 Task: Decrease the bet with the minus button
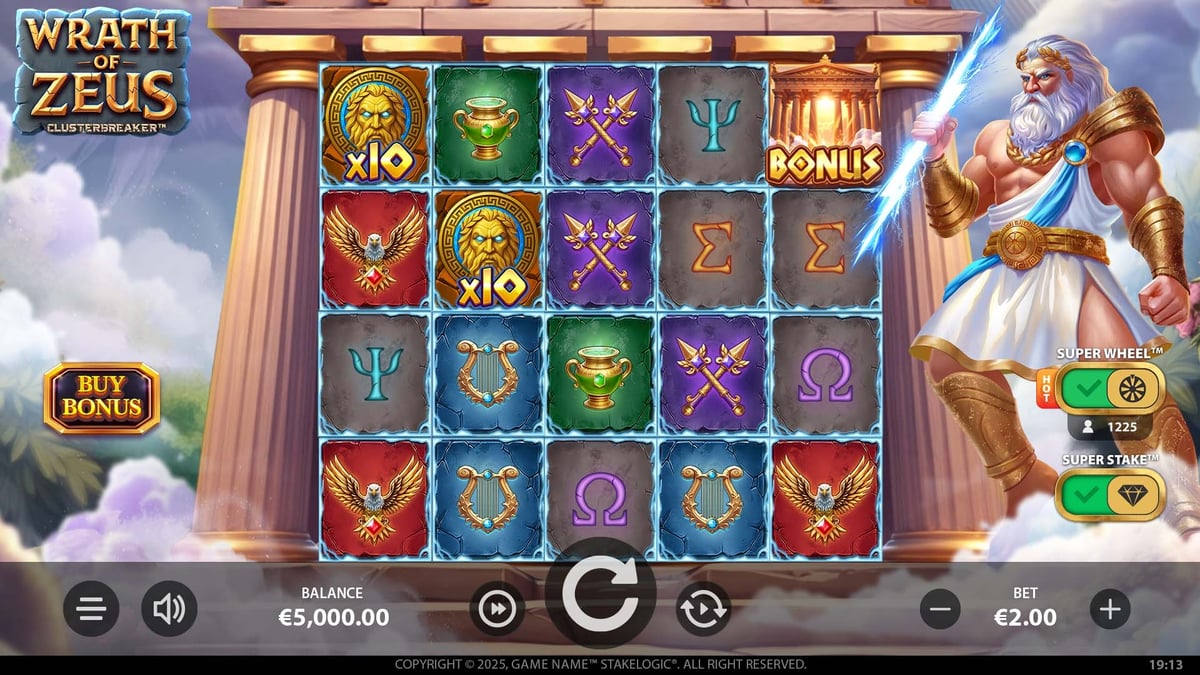(940, 609)
